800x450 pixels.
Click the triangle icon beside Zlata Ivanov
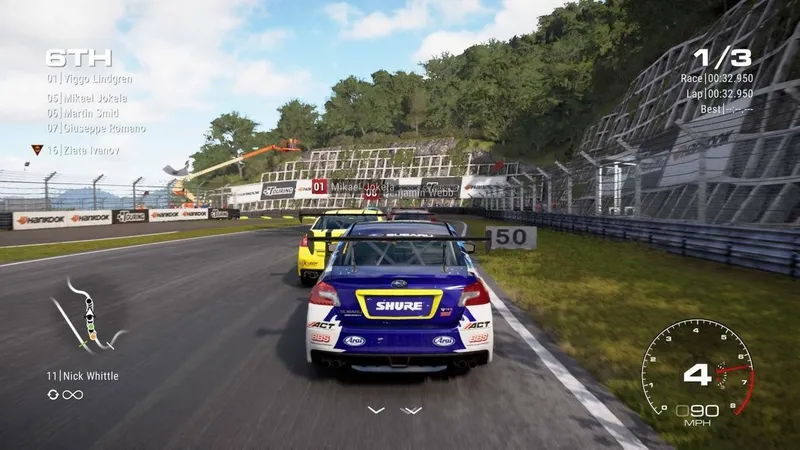(x=37, y=149)
